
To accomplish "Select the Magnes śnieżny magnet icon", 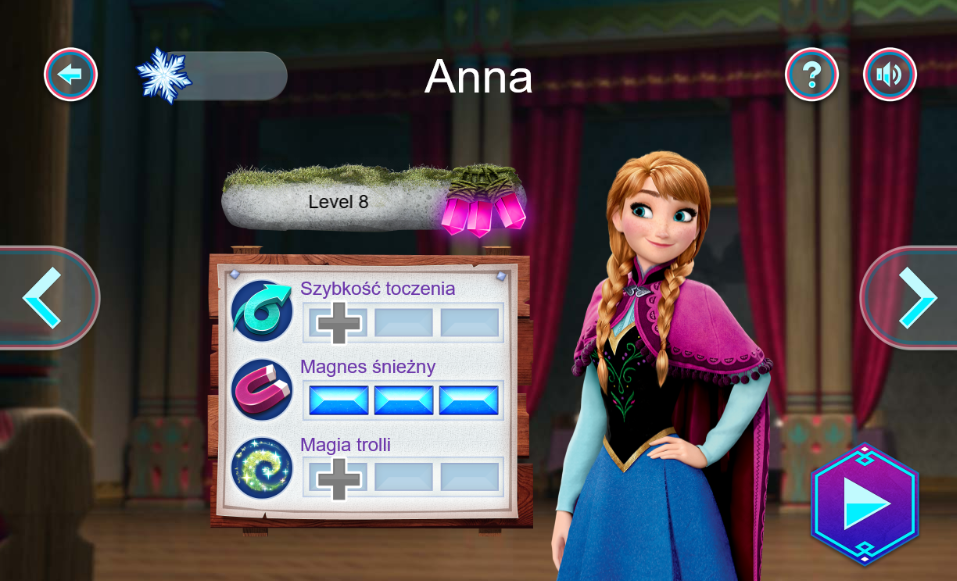I will click(262, 389).
